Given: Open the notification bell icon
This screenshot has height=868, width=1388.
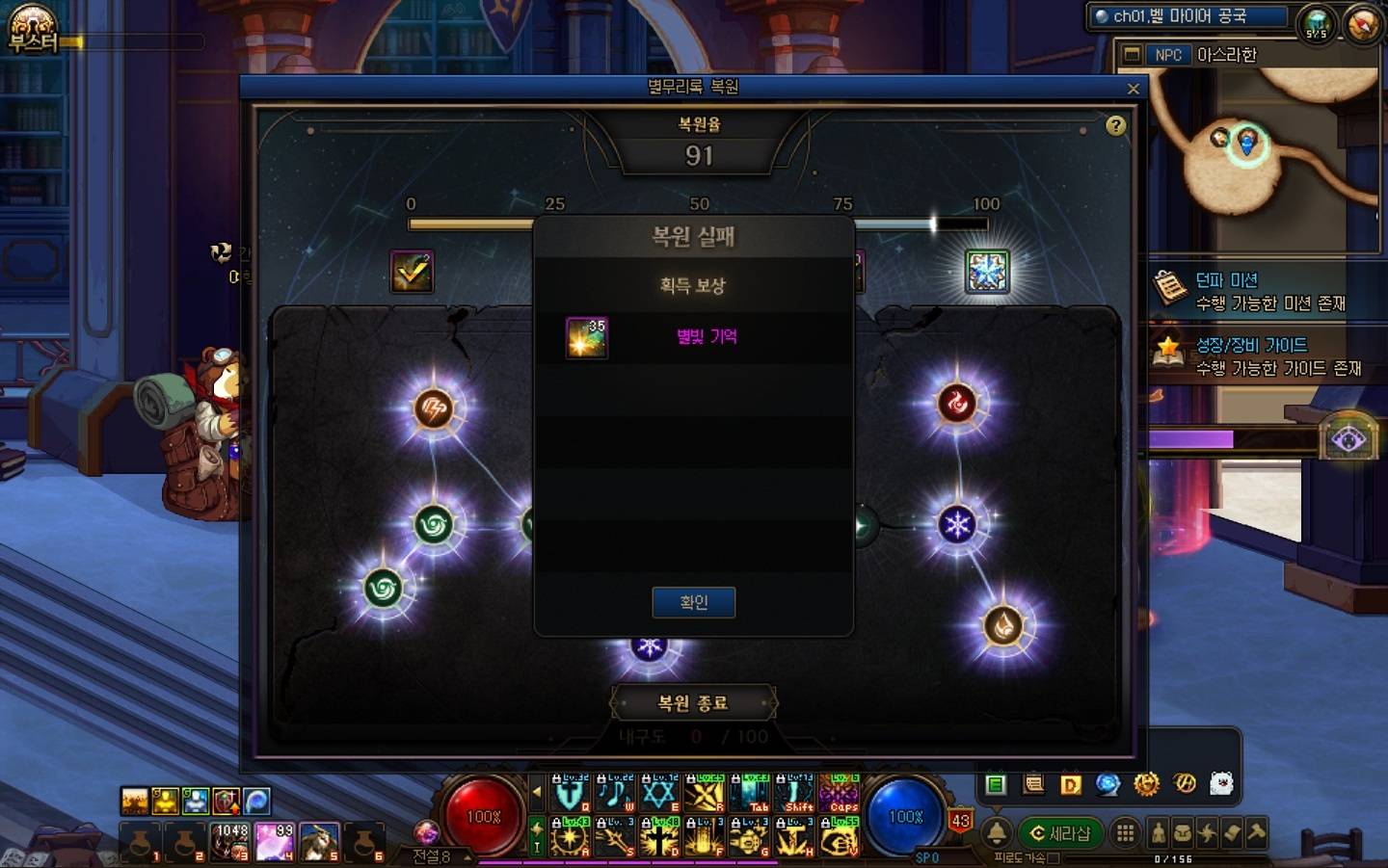Looking at the screenshot, I should point(997,833).
